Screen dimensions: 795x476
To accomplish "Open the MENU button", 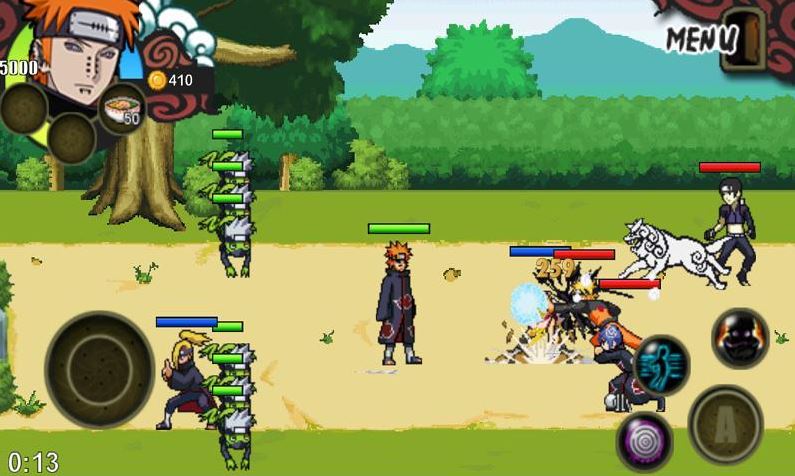I will (x=703, y=39).
